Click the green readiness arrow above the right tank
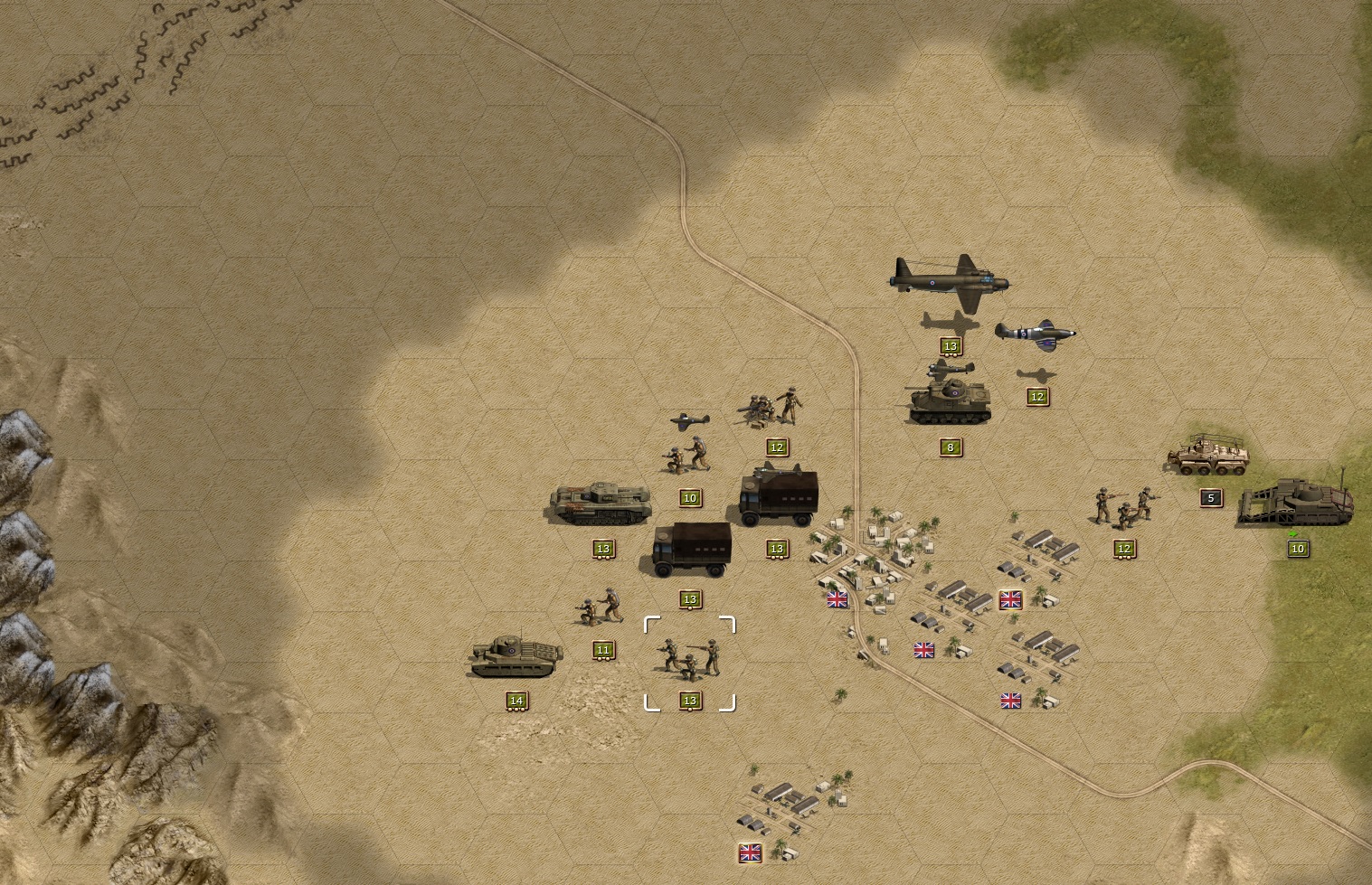Image resolution: width=1372 pixels, height=885 pixels. click(1293, 534)
